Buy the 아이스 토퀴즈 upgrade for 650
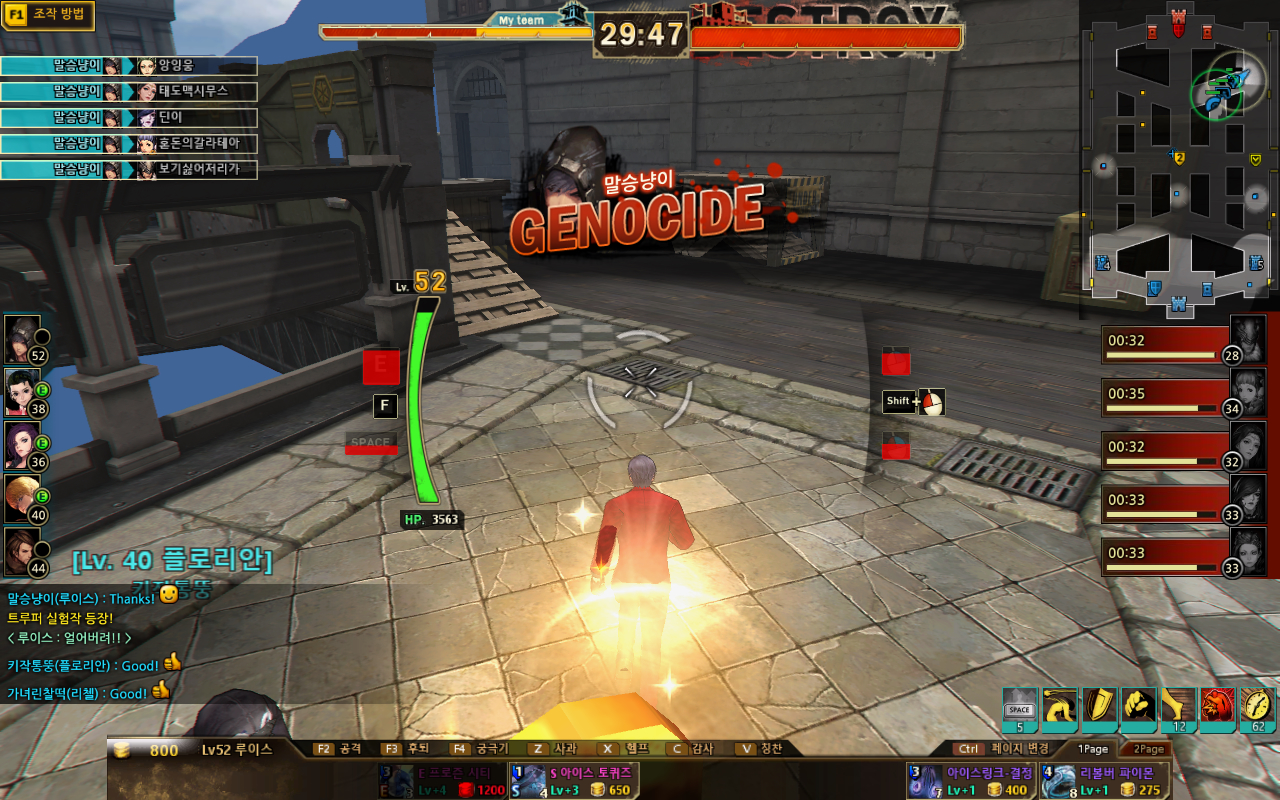Screen dimensions: 1280x800 [x=573, y=781]
